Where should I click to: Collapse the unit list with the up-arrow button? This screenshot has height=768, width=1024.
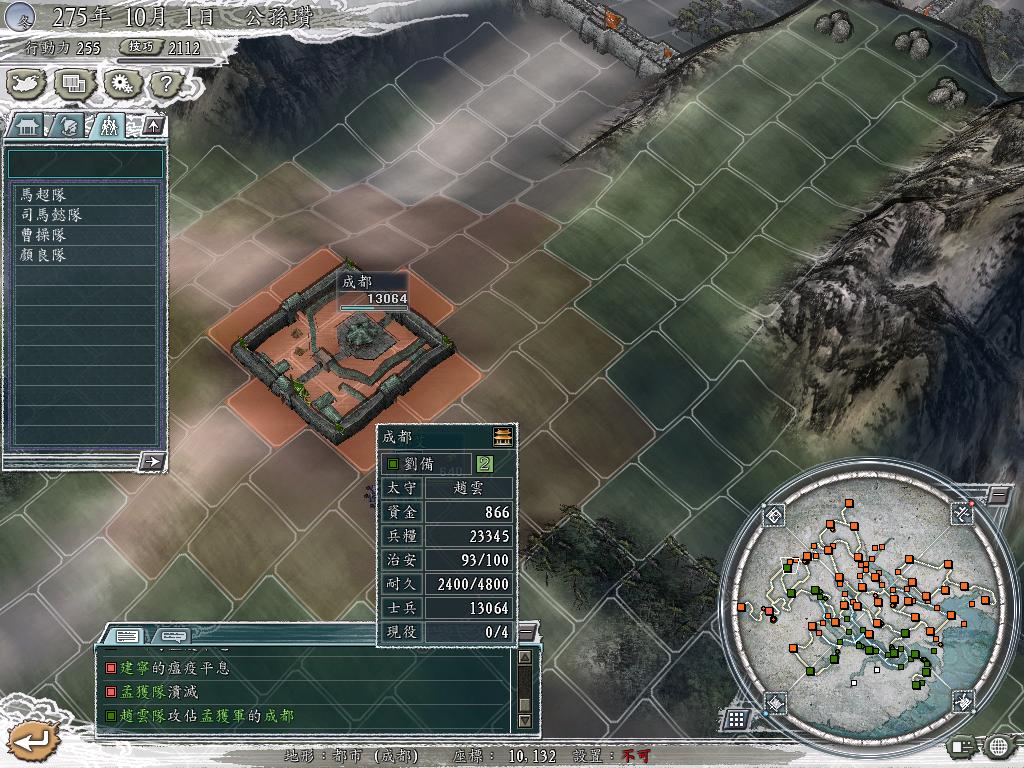[154, 125]
